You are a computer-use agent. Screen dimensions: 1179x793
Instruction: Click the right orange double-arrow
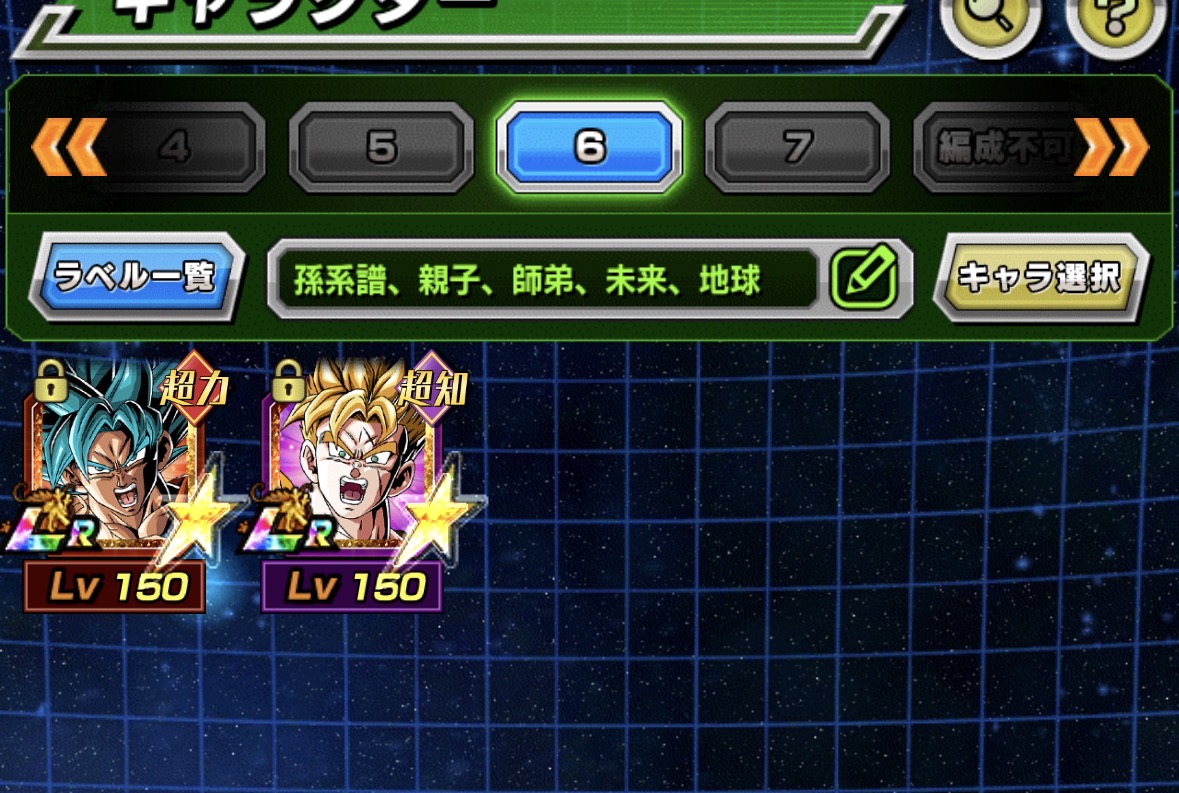pos(1111,148)
